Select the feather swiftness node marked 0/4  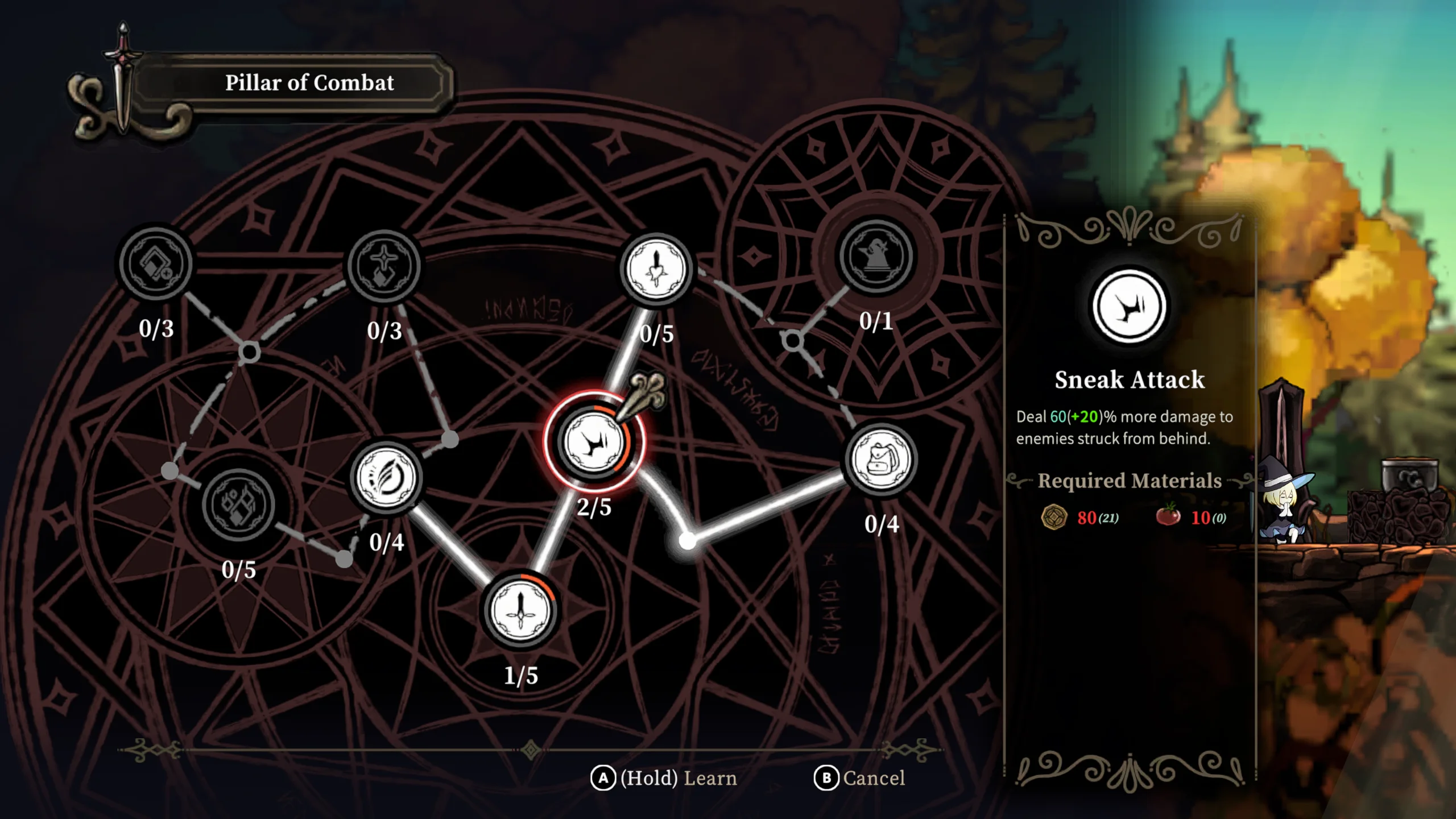(x=387, y=478)
